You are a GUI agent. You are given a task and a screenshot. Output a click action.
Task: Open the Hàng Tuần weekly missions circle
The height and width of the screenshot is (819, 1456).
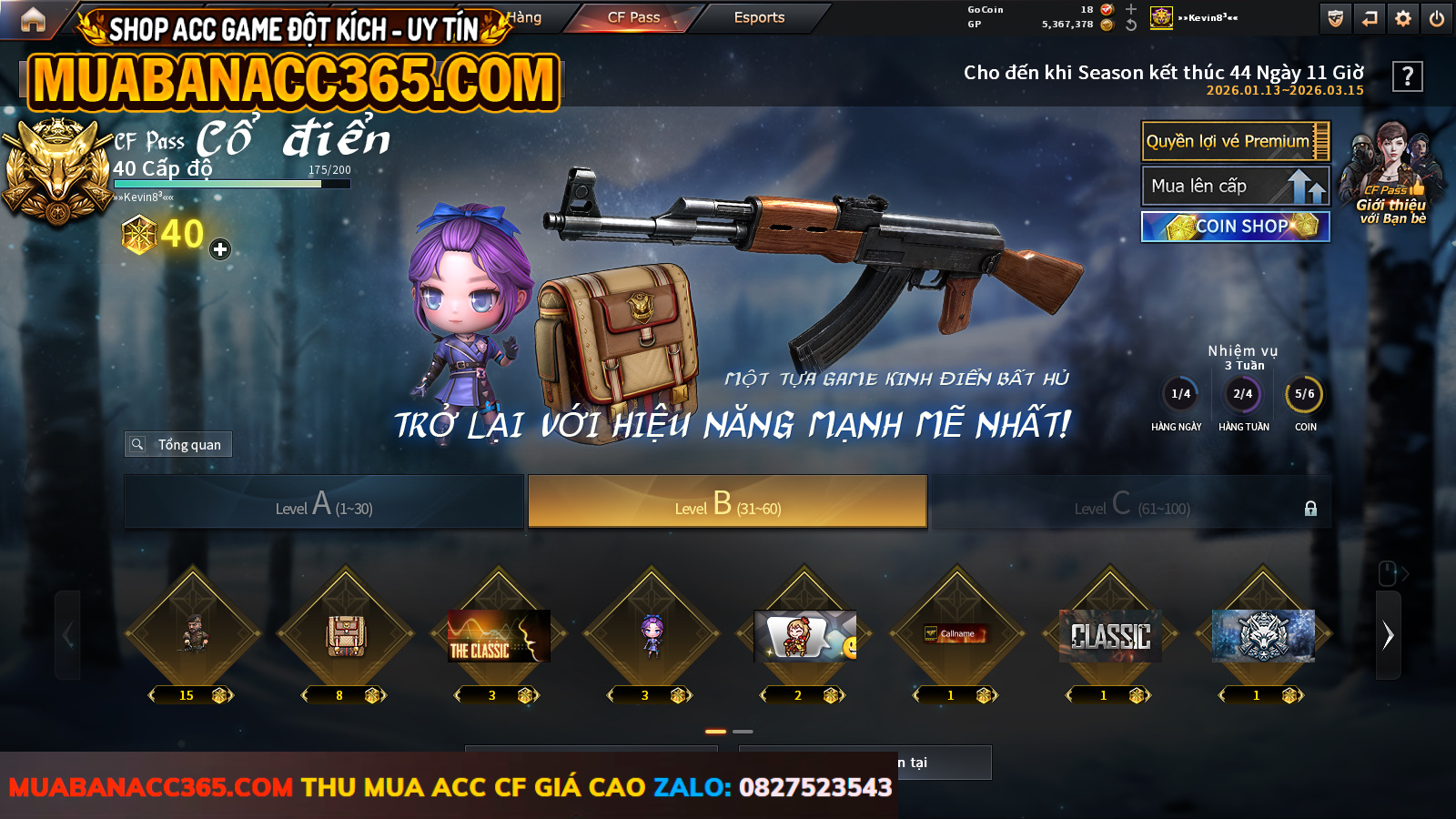1242,394
